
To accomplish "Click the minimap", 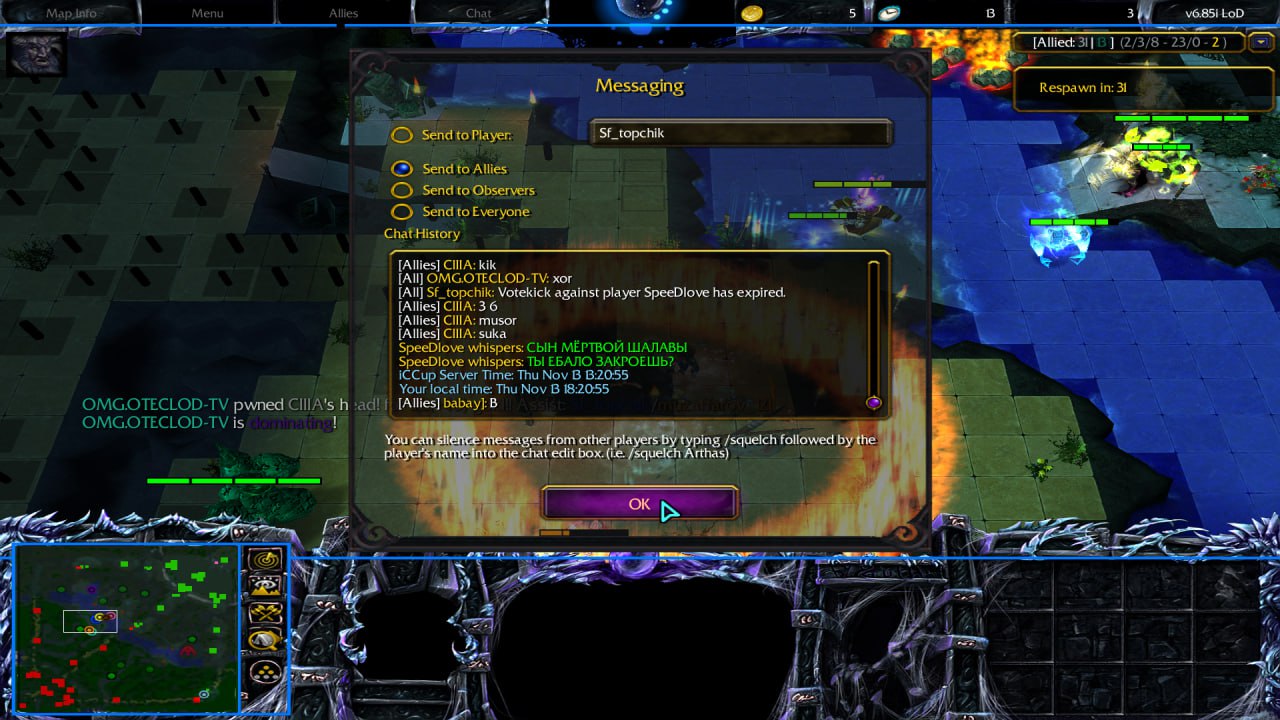I will pos(127,628).
